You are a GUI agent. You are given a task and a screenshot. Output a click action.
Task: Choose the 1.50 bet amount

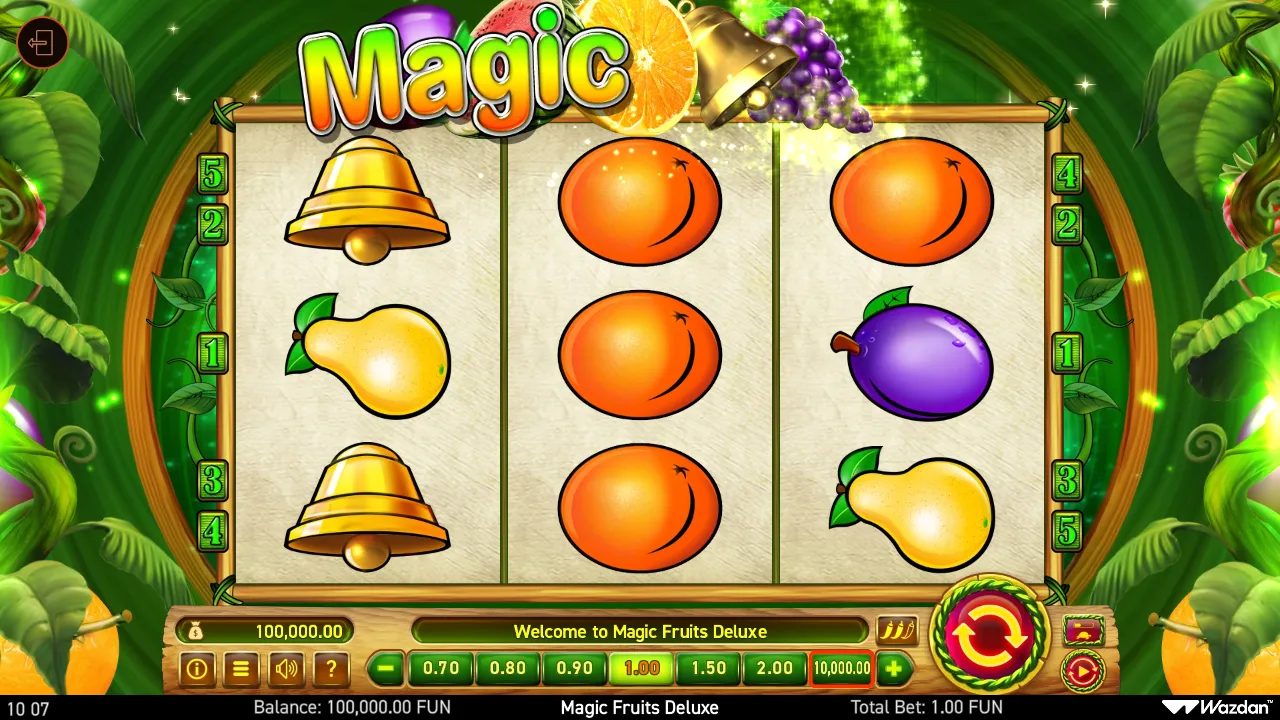[707, 669]
